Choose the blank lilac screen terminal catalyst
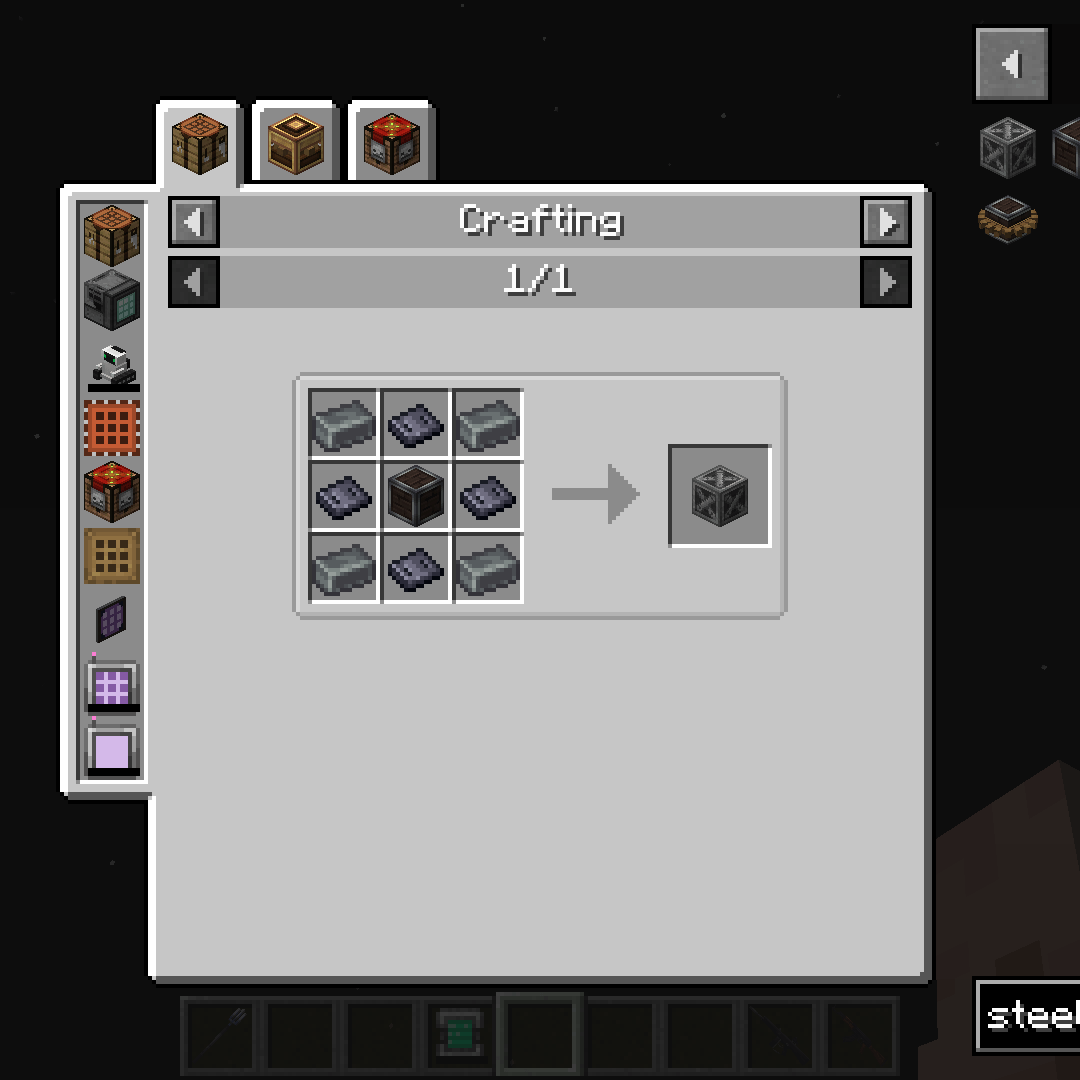Viewport: 1080px width, 1080px height. [112, 750]
